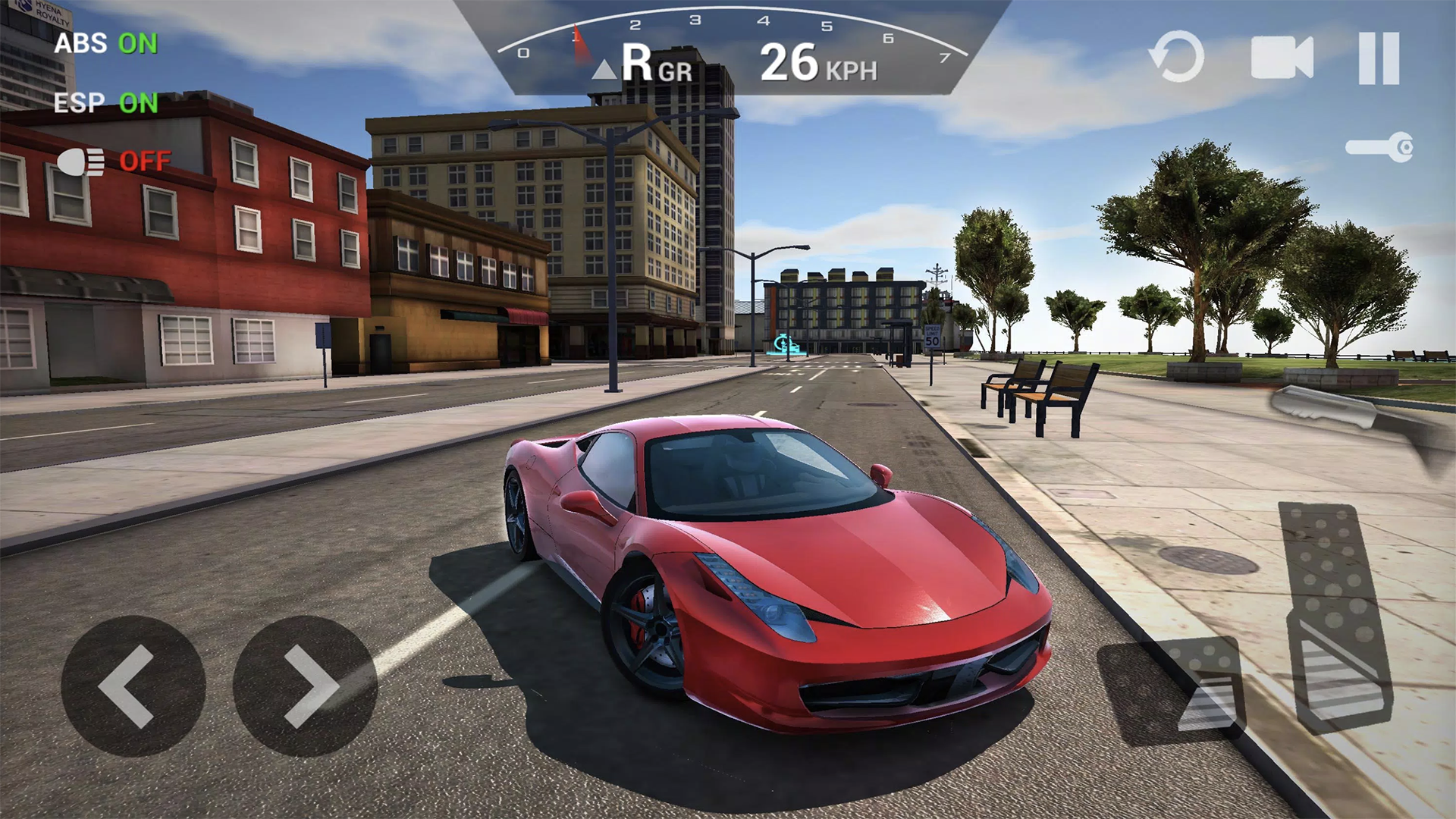
Task: Tap the number 7 on the tachometer
Action: [x=943, y=56]
